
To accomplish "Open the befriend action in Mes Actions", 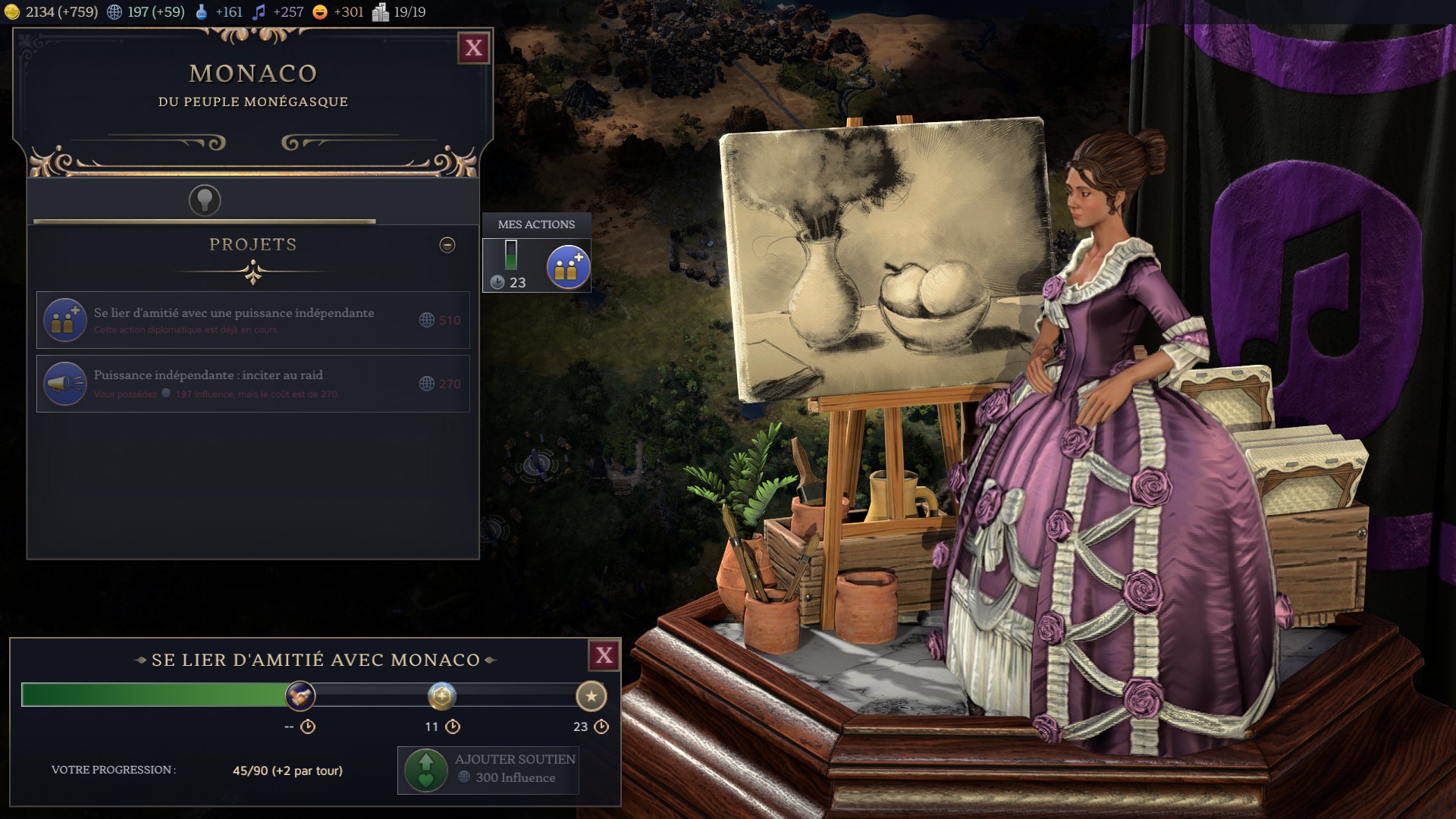I will (568, 267).
